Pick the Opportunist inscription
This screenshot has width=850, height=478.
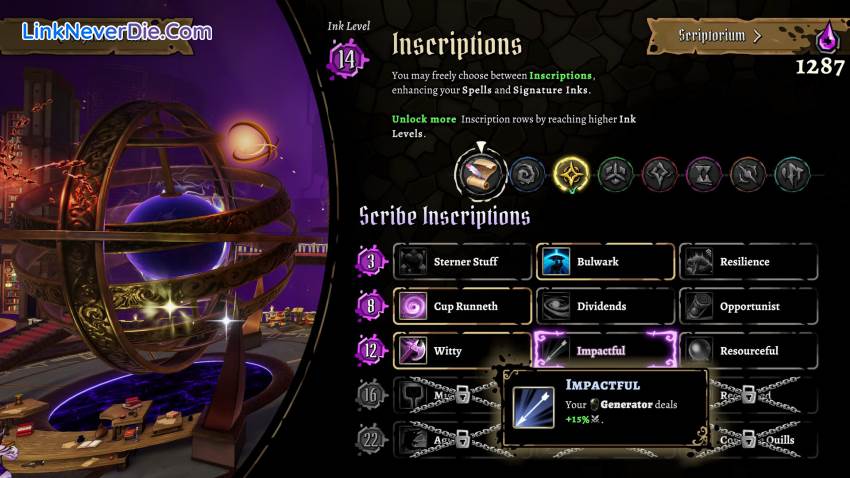point(747,306)
